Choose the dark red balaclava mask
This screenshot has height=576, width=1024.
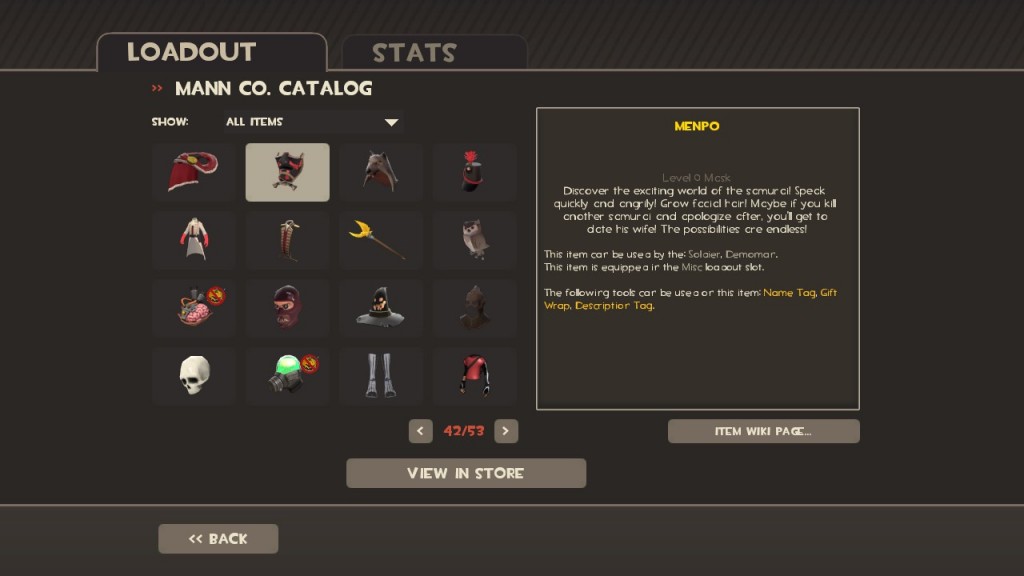[287, 308]
